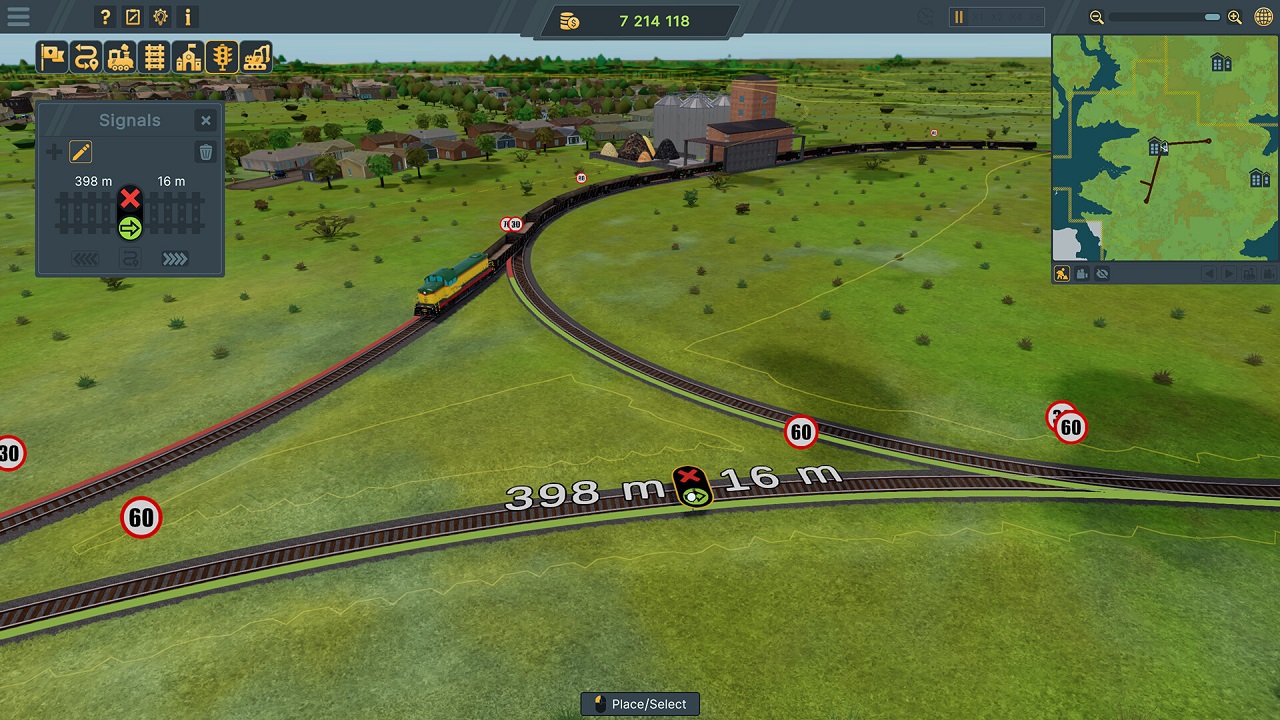Screen dimensions: 1280x720
Task: Open the hamburger menu in the top-left corner
Action: 18,17
